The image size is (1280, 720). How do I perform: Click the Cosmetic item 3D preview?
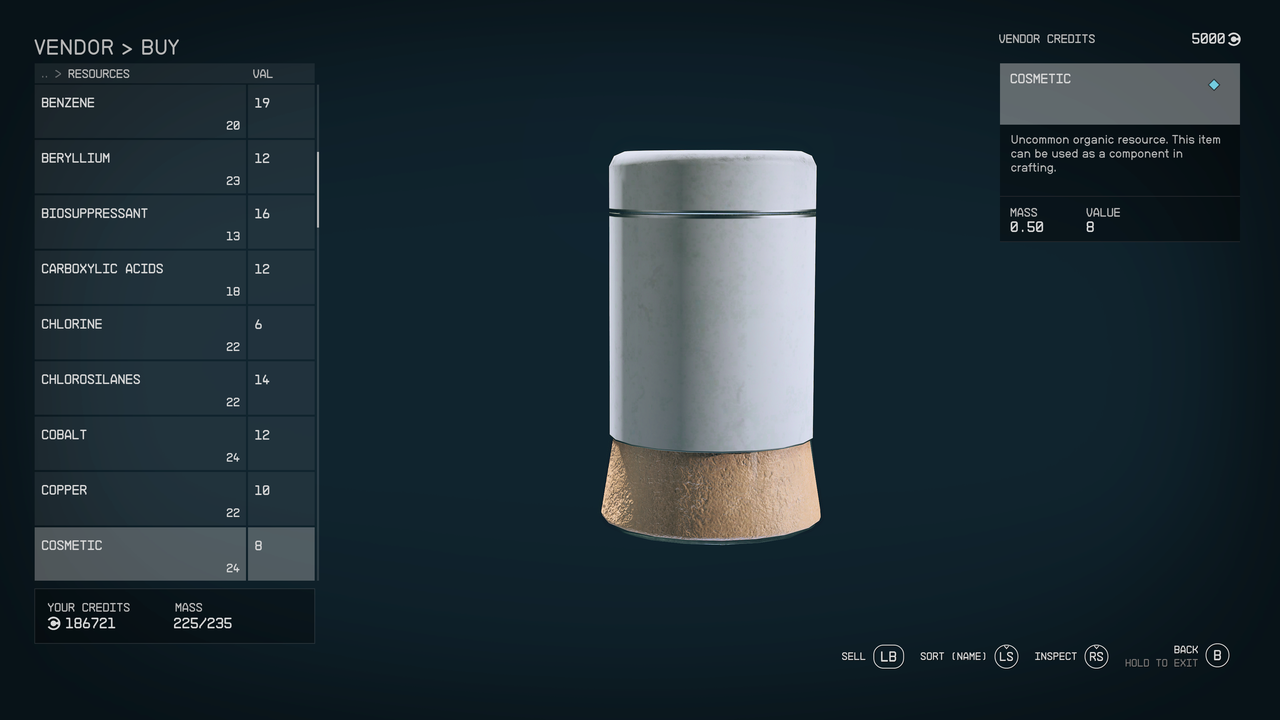[712, 345]
